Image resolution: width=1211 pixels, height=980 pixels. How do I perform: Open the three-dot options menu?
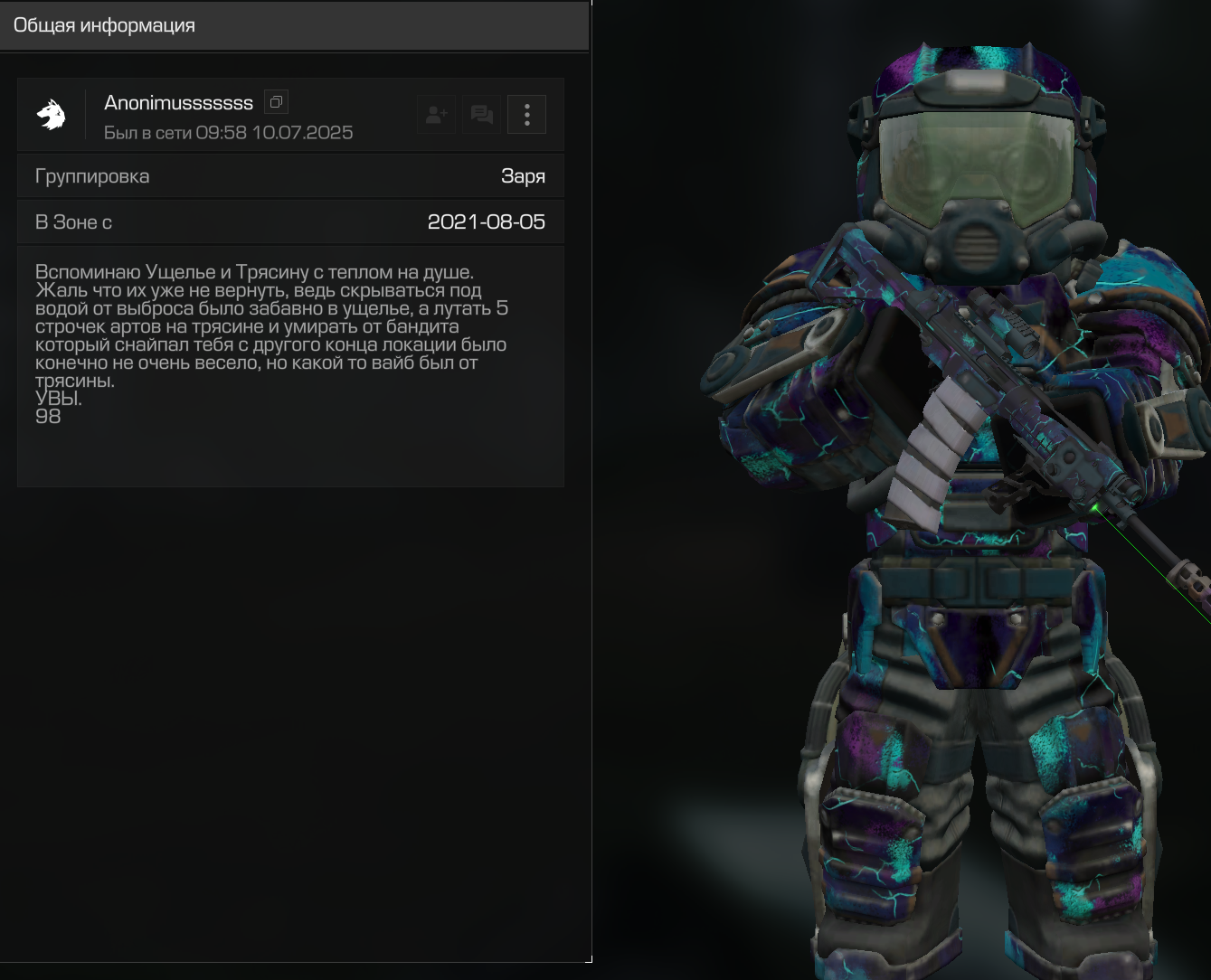526,115
